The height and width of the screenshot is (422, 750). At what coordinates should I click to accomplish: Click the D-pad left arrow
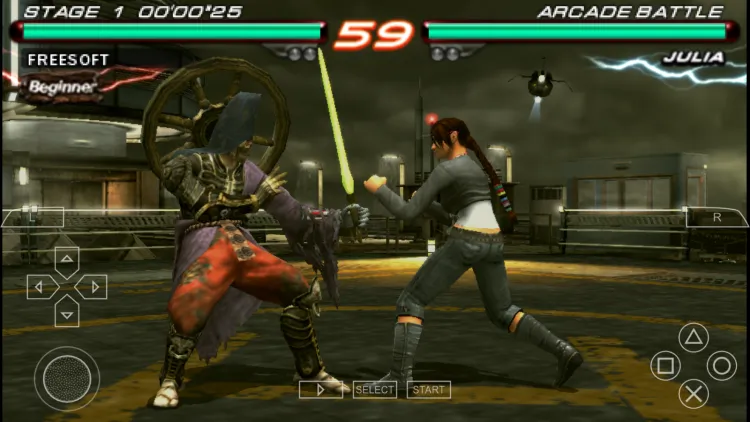[41, 287]
